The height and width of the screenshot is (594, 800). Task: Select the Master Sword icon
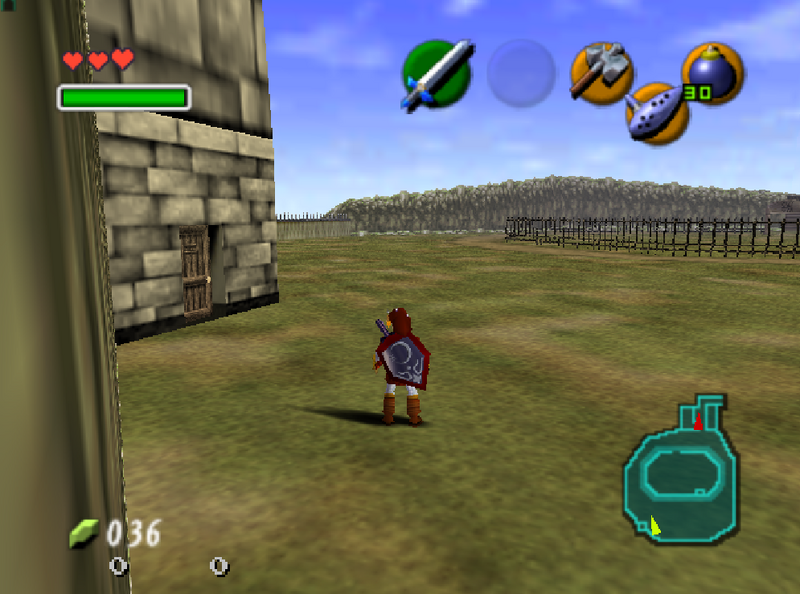click(436, 74)
